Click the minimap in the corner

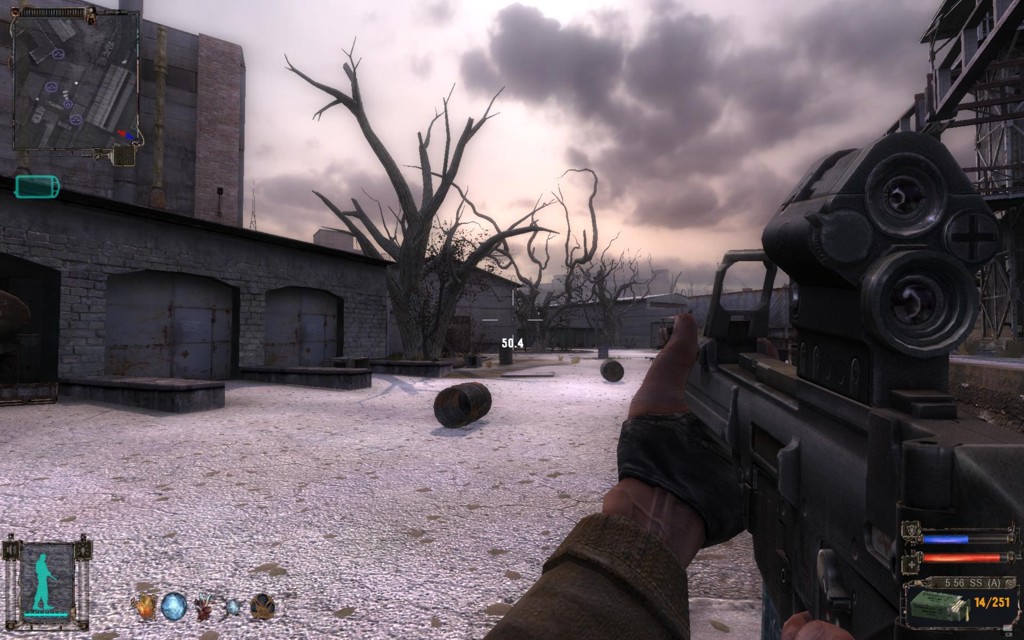tap(75, 77)
